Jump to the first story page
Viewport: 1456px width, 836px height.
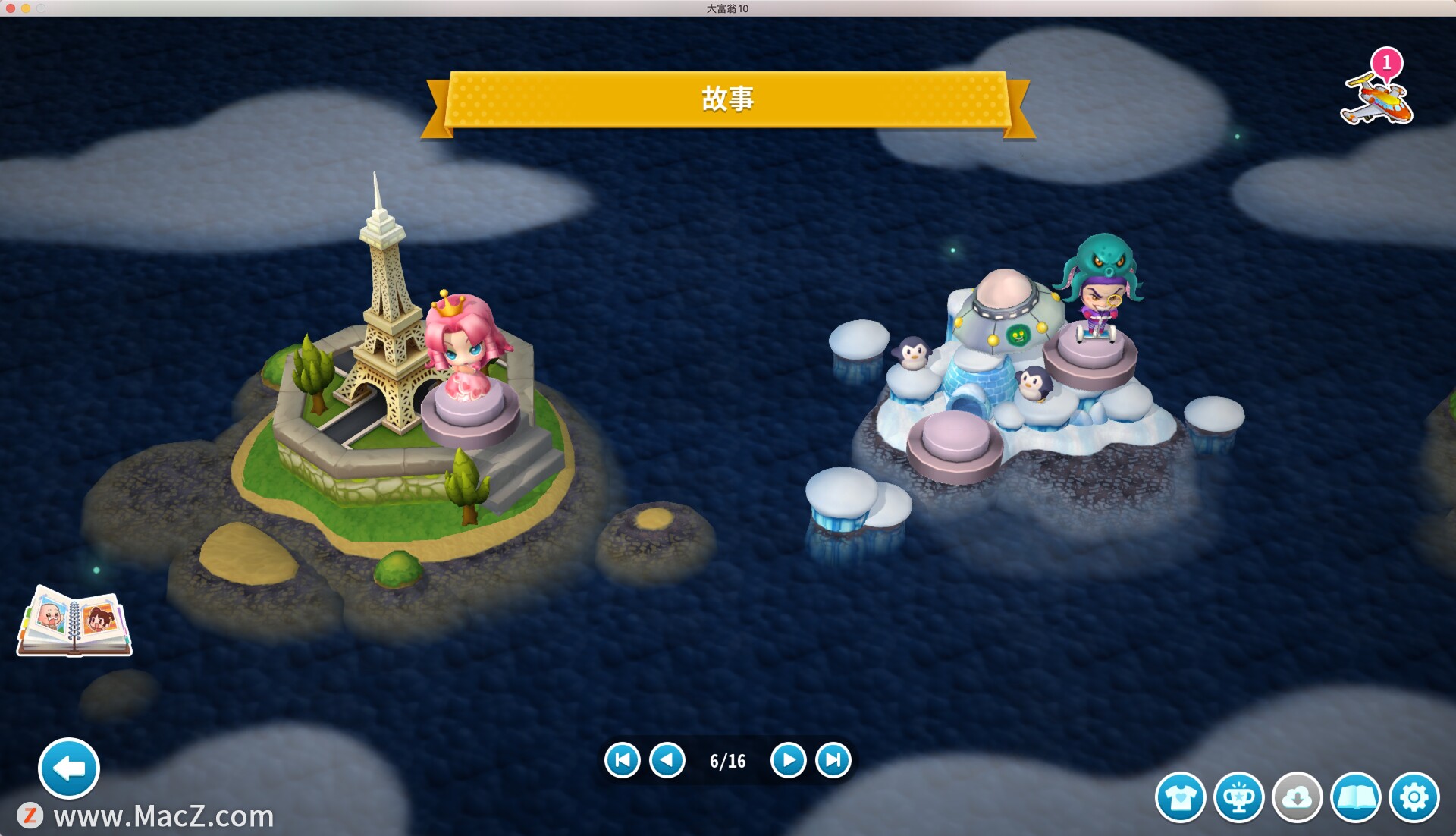pyautogui.click(x=623, y=760)
